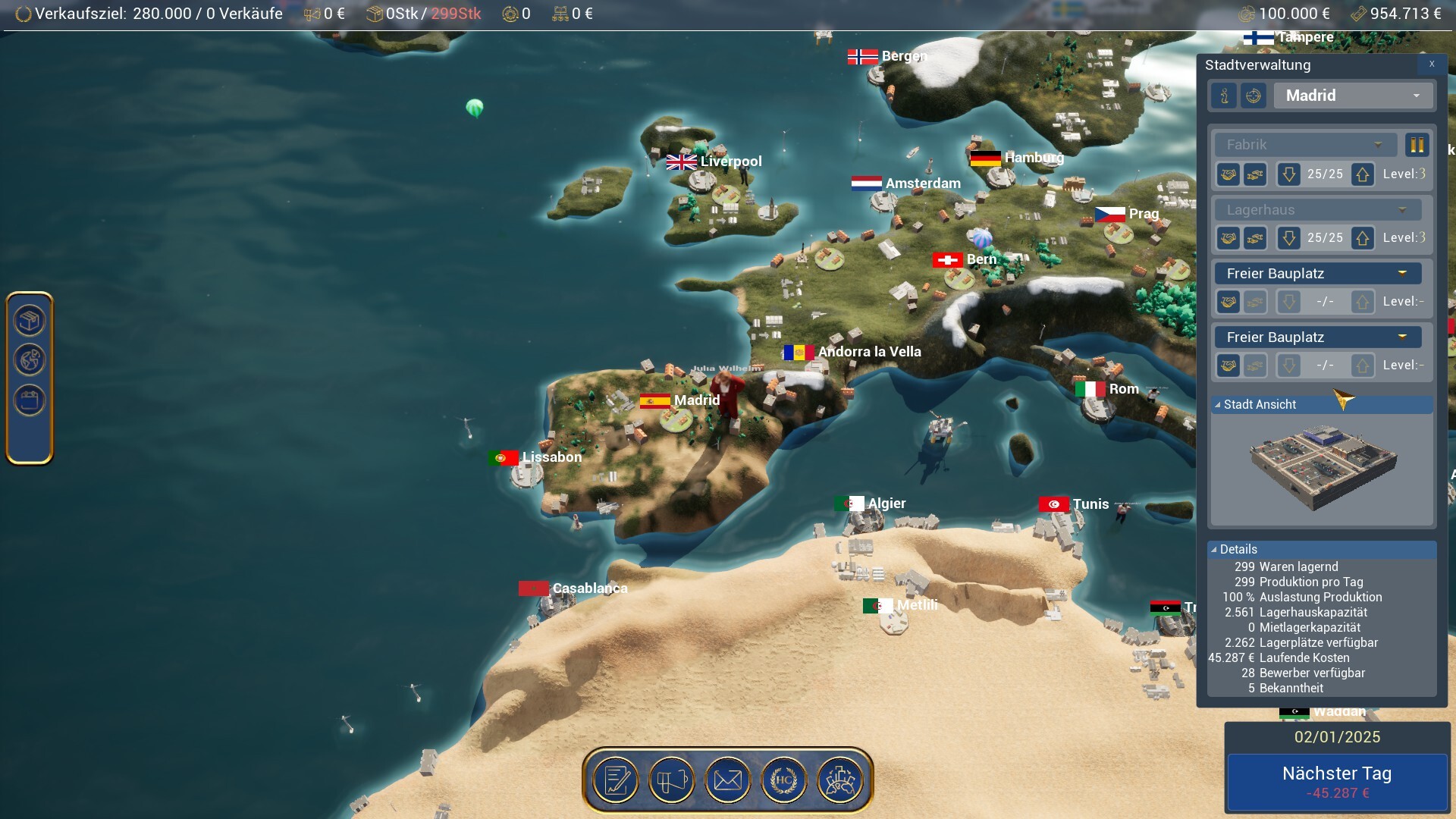The image size is (1456, 819).
Task: Open the contract document icon
Action: [x=616, y=780]
